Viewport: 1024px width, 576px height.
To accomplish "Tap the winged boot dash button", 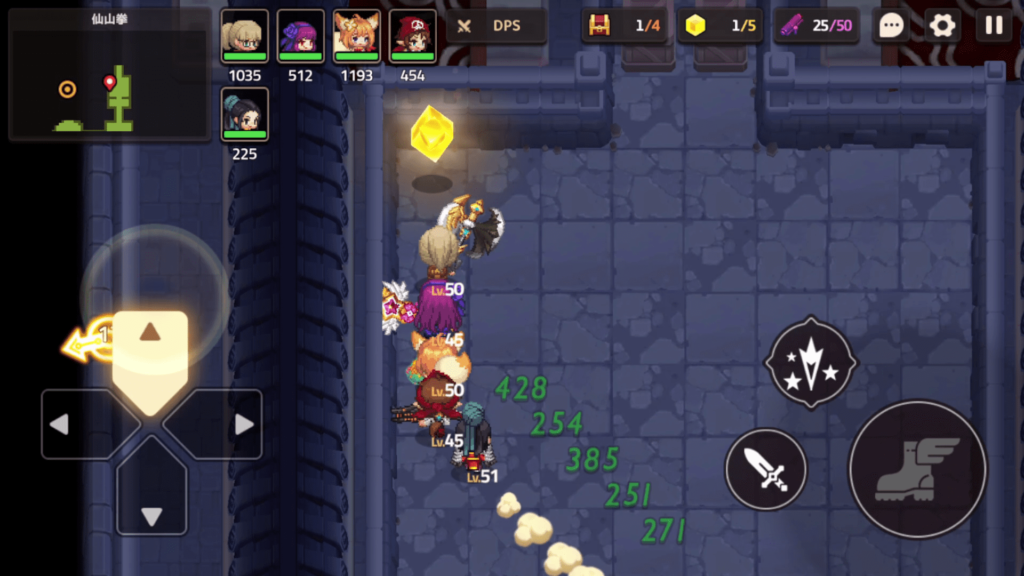I will (x=917, y=469).
